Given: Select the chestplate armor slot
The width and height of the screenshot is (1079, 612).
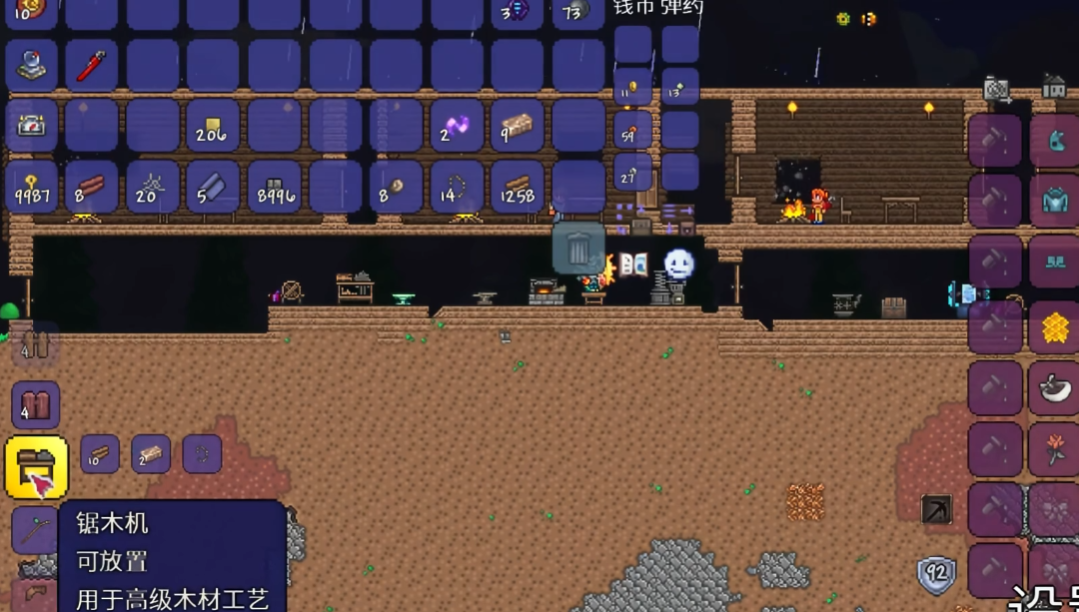Looking at the screenshot, I should click(x=1054, y=201).
